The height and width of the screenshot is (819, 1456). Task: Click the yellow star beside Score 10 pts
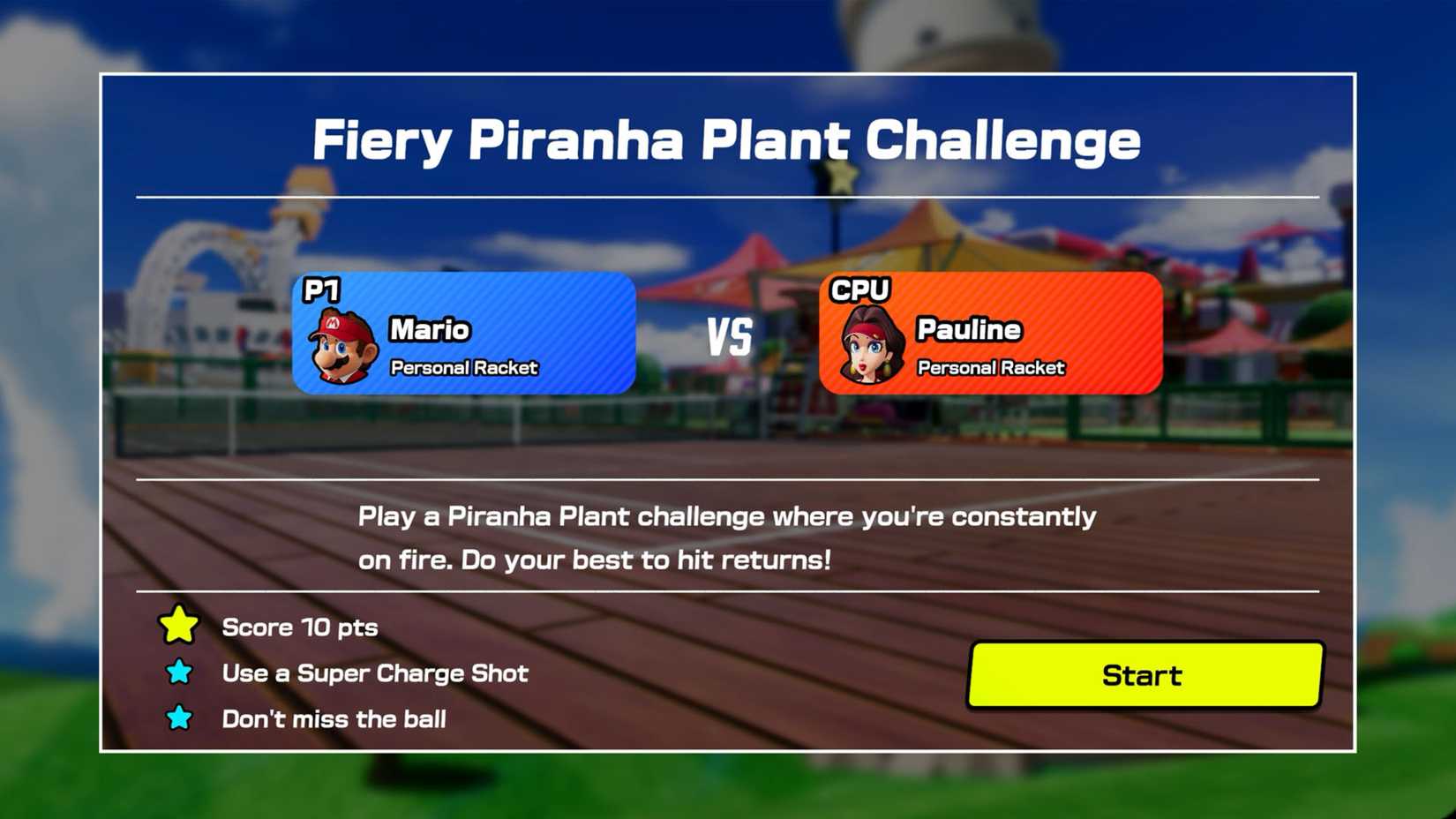(179, 627)
